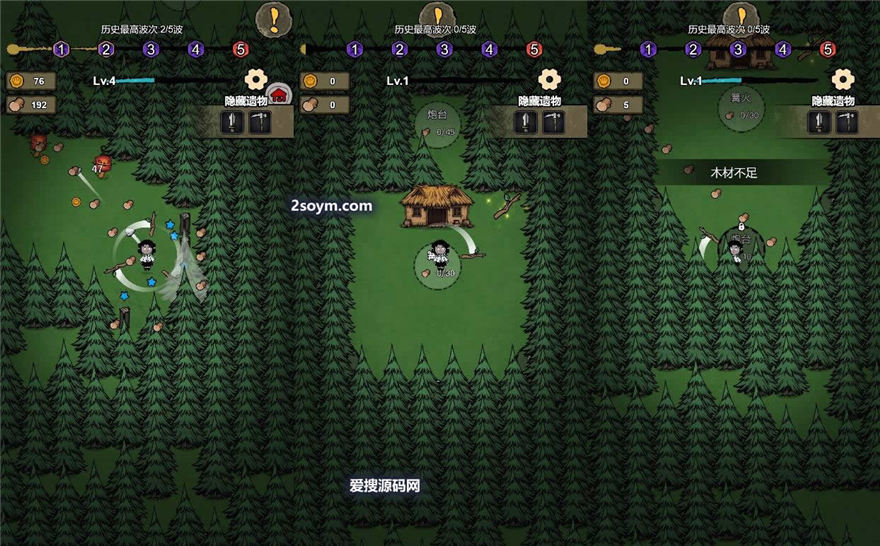
Task: Toggle 隐藏造物 next to the red house icon
Action: click(x=246, y=101)
